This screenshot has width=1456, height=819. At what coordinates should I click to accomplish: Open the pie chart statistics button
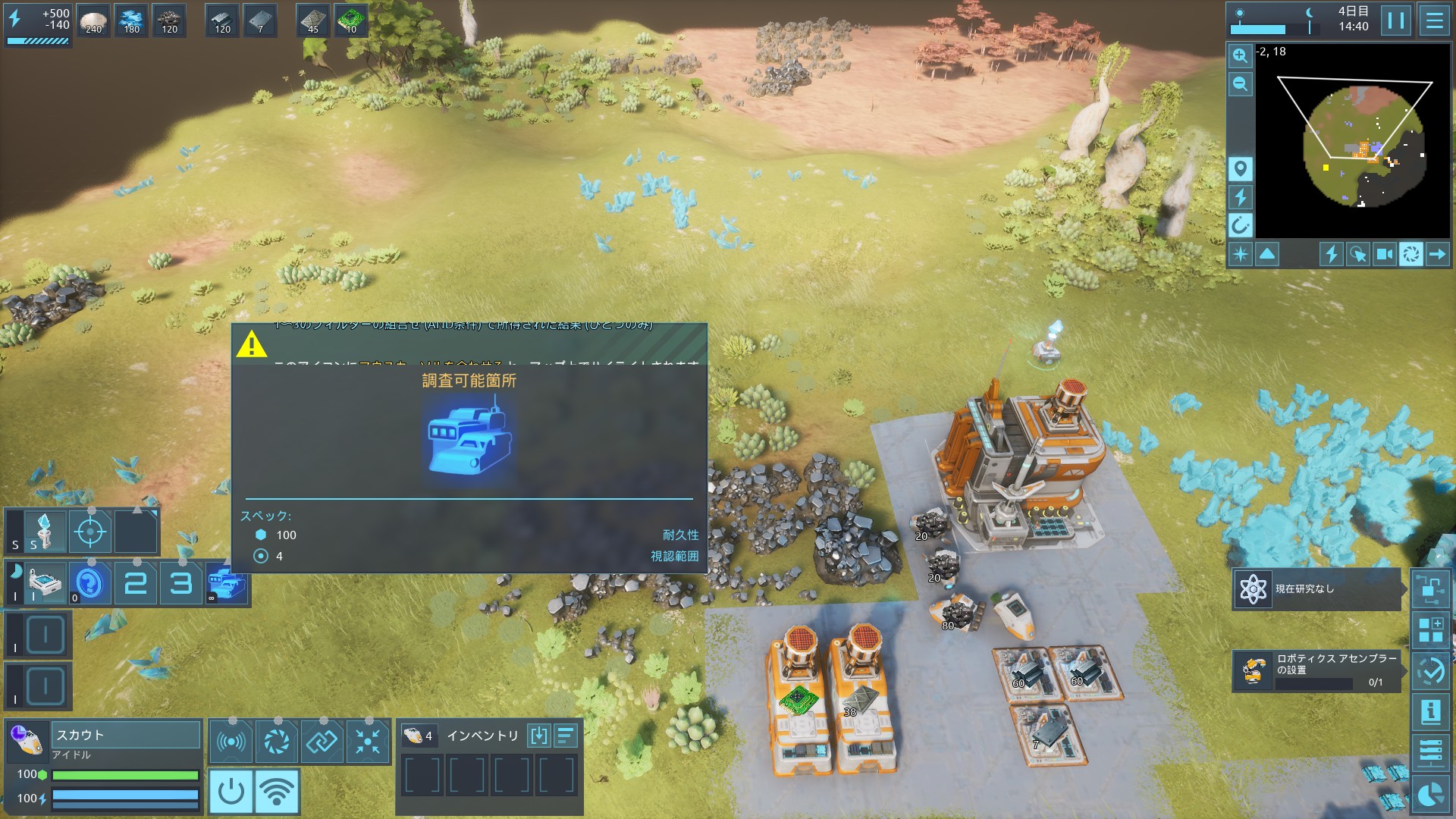tap(1430, 794)
